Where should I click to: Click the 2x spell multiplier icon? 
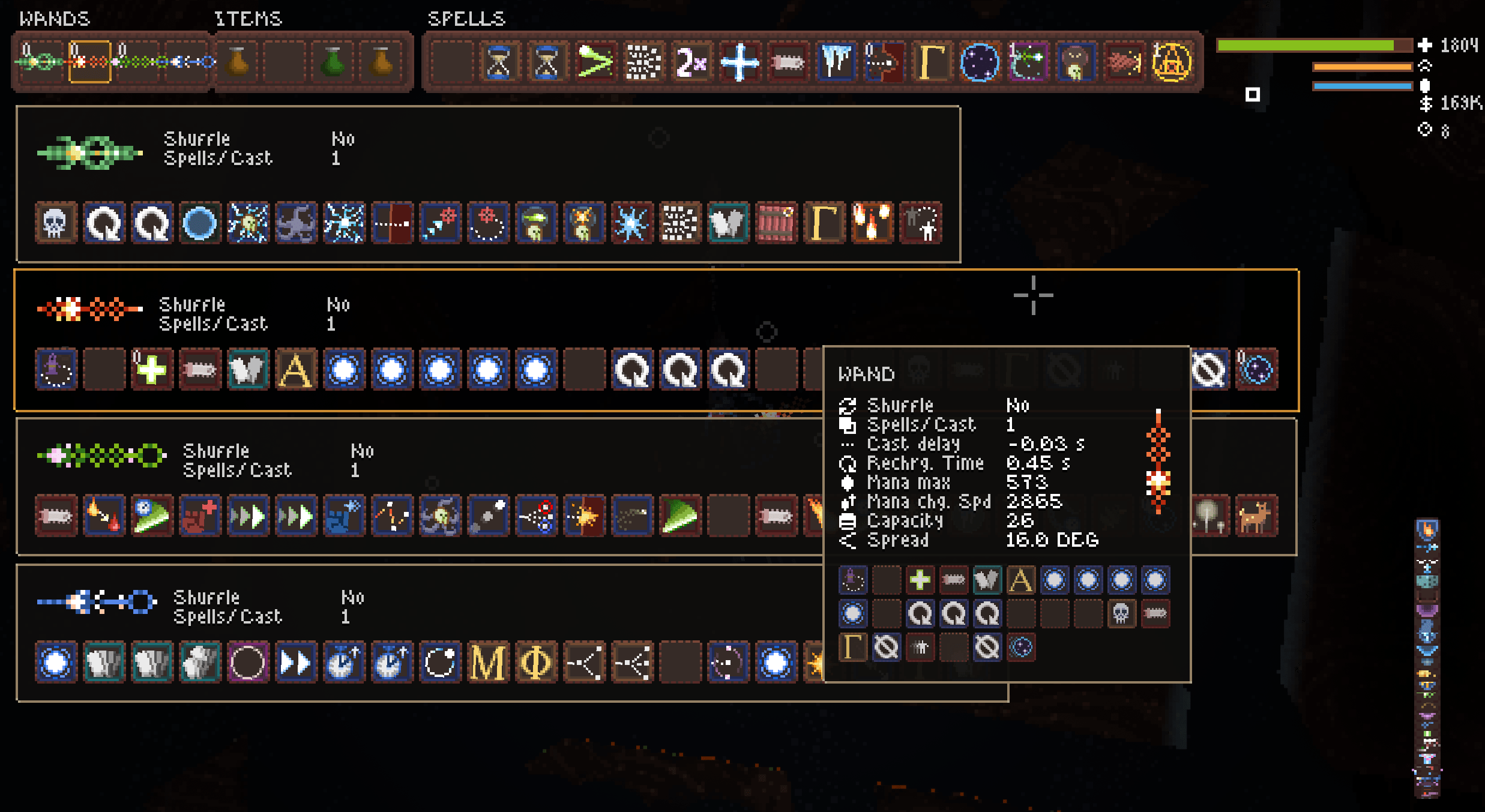690,62
